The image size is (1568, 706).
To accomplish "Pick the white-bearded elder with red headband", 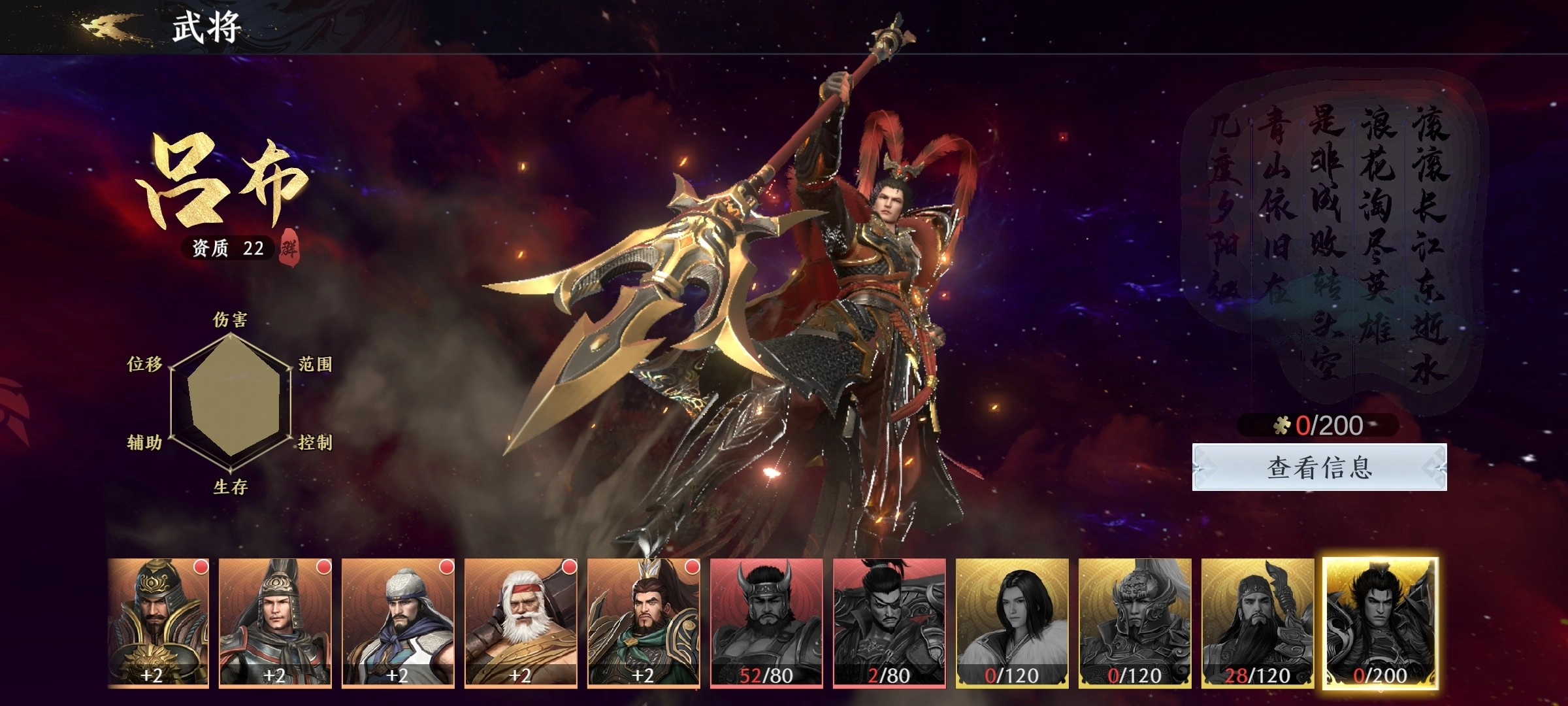I will coord(521,622).
